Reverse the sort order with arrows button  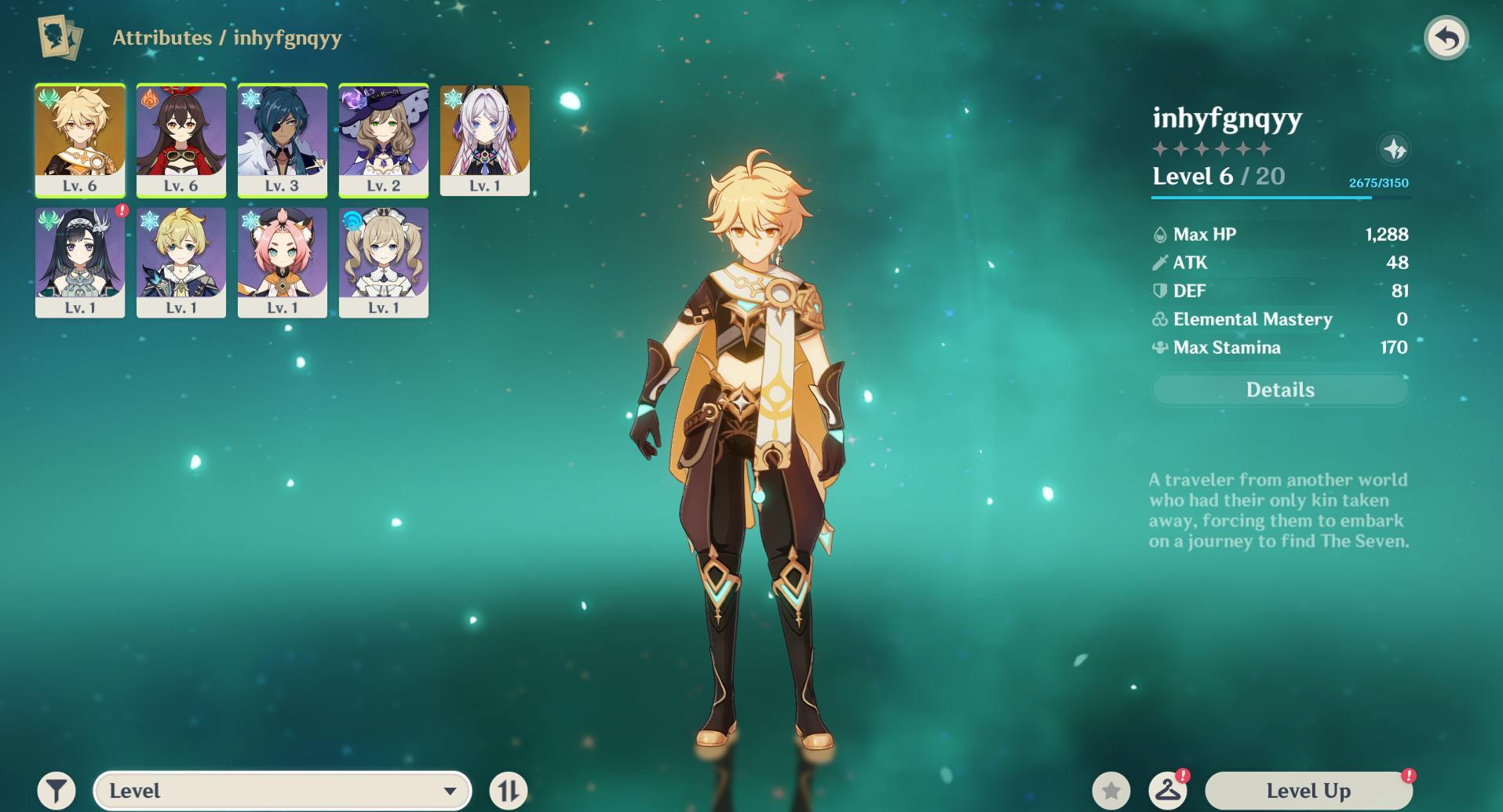click(509, 791)
